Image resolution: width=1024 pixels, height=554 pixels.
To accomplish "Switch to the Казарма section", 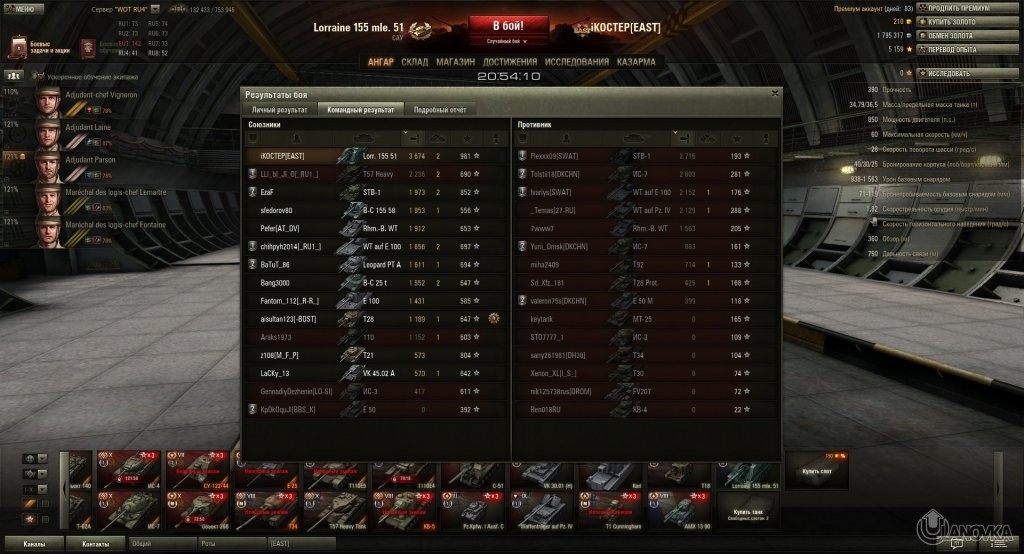I will (636, 62).
